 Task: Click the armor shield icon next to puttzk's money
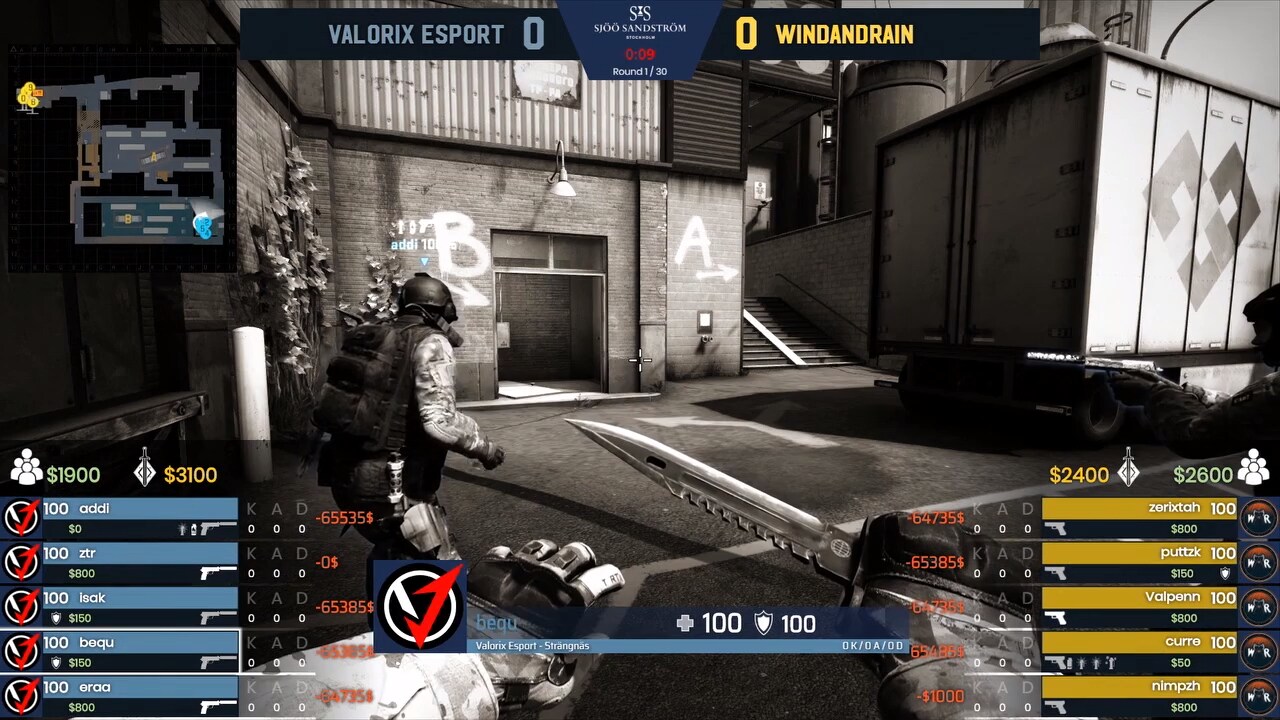1224,572
